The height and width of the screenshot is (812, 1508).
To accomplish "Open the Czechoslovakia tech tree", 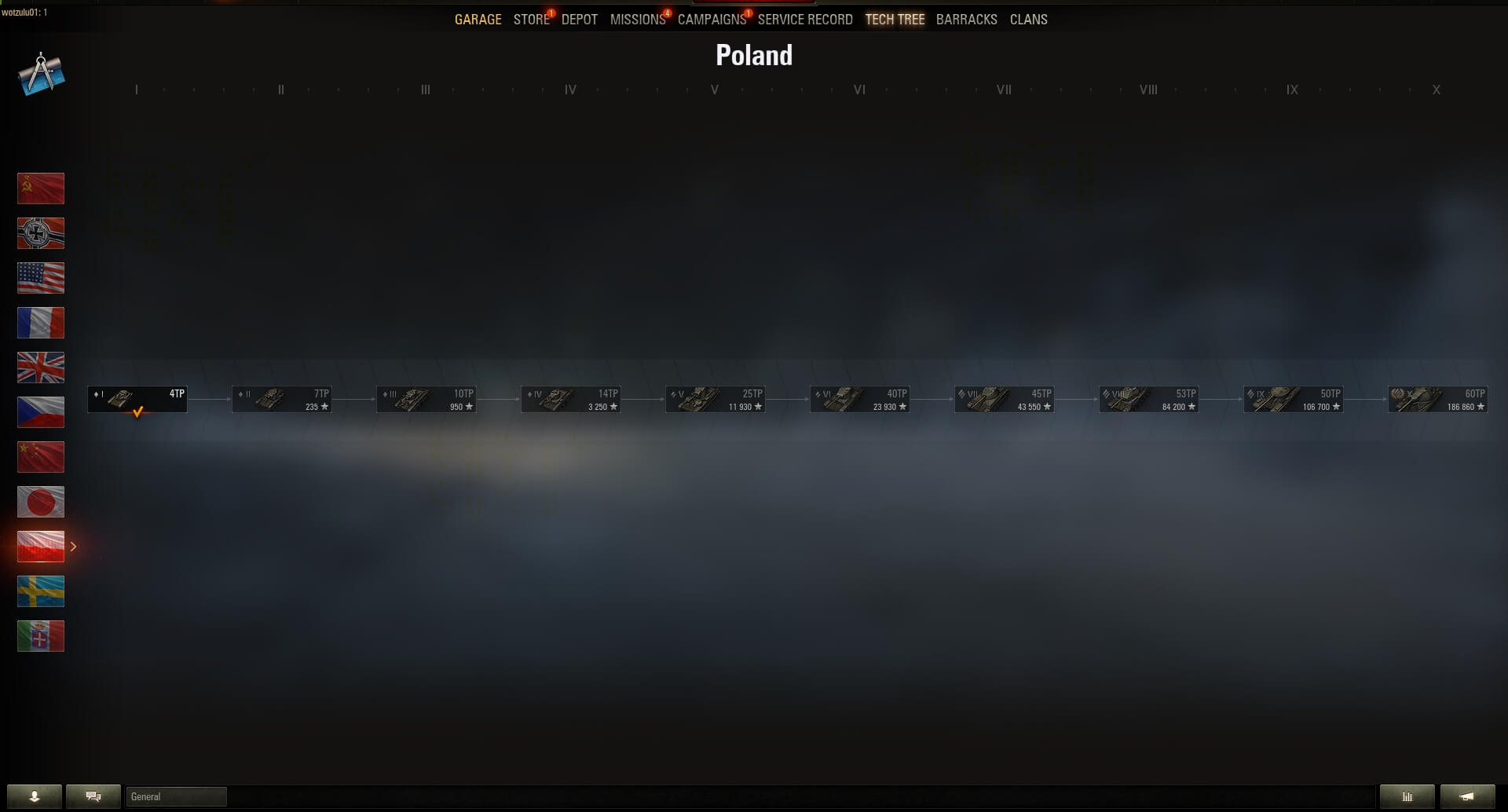I will 41,411.
